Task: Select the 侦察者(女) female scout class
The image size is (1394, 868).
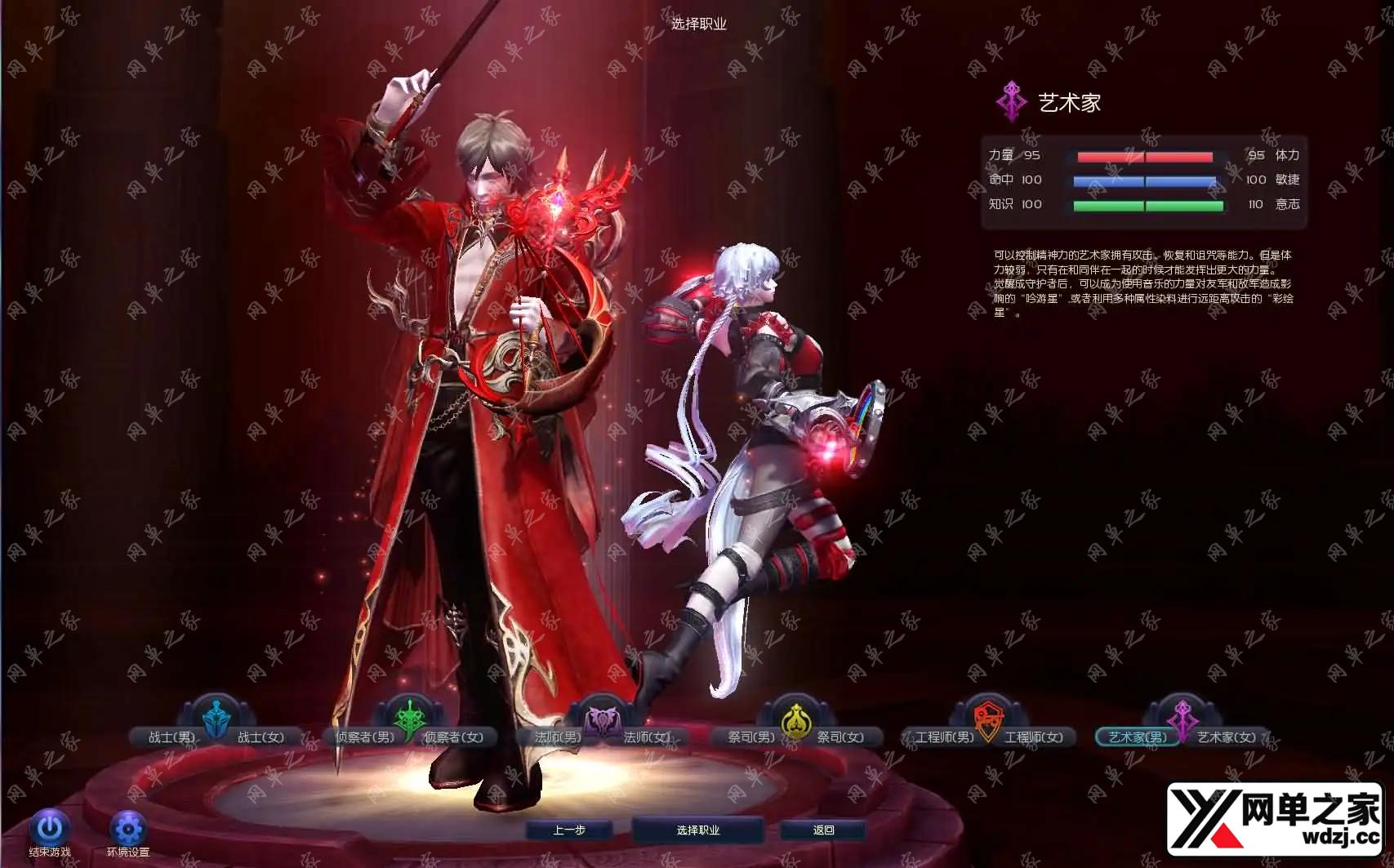Action: click(453, 737)
